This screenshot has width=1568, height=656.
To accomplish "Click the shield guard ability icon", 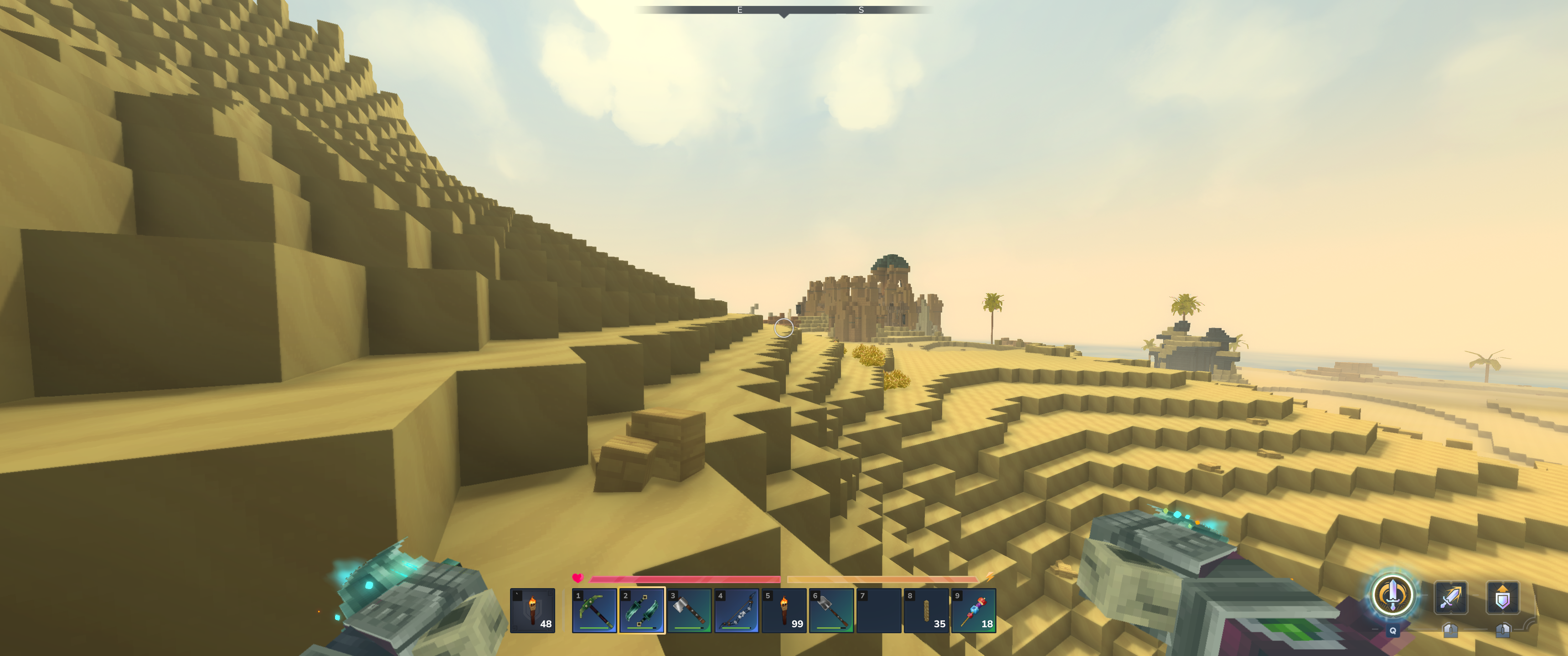I will 1502,598.
